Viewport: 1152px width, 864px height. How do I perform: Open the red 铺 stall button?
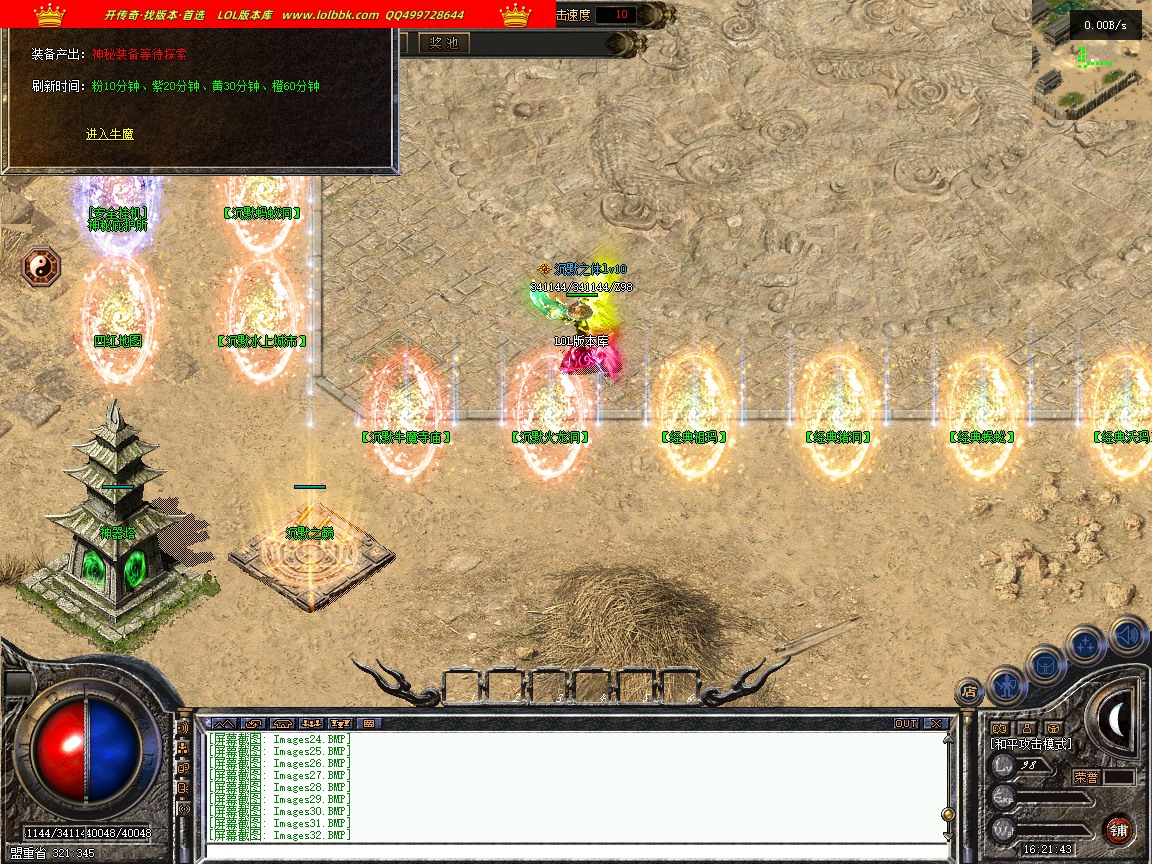pyautogui.click(x=1118, y=829)
